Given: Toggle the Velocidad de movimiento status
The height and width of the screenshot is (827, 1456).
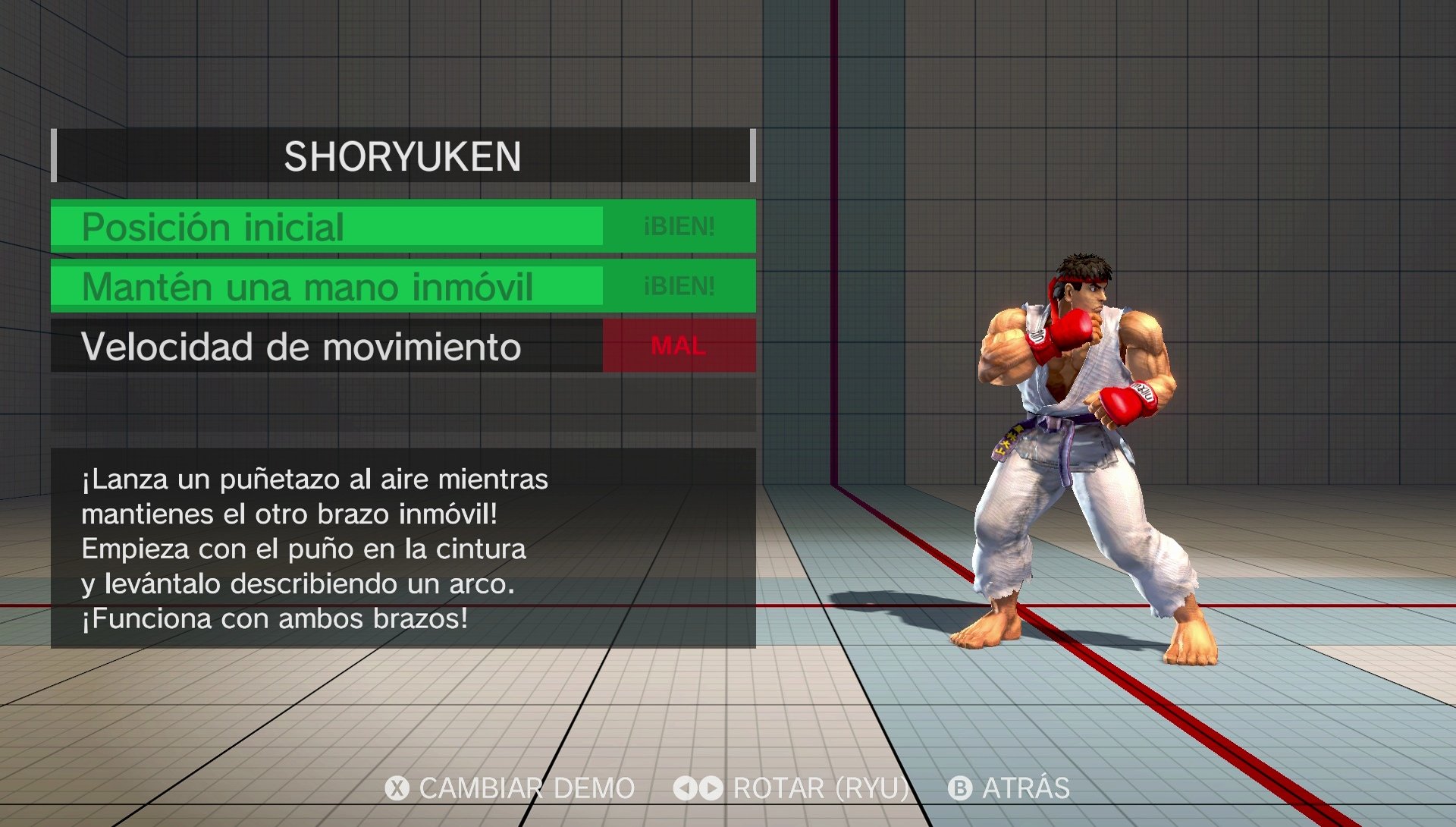Looking at the screenshot, I should coord(326,347).
